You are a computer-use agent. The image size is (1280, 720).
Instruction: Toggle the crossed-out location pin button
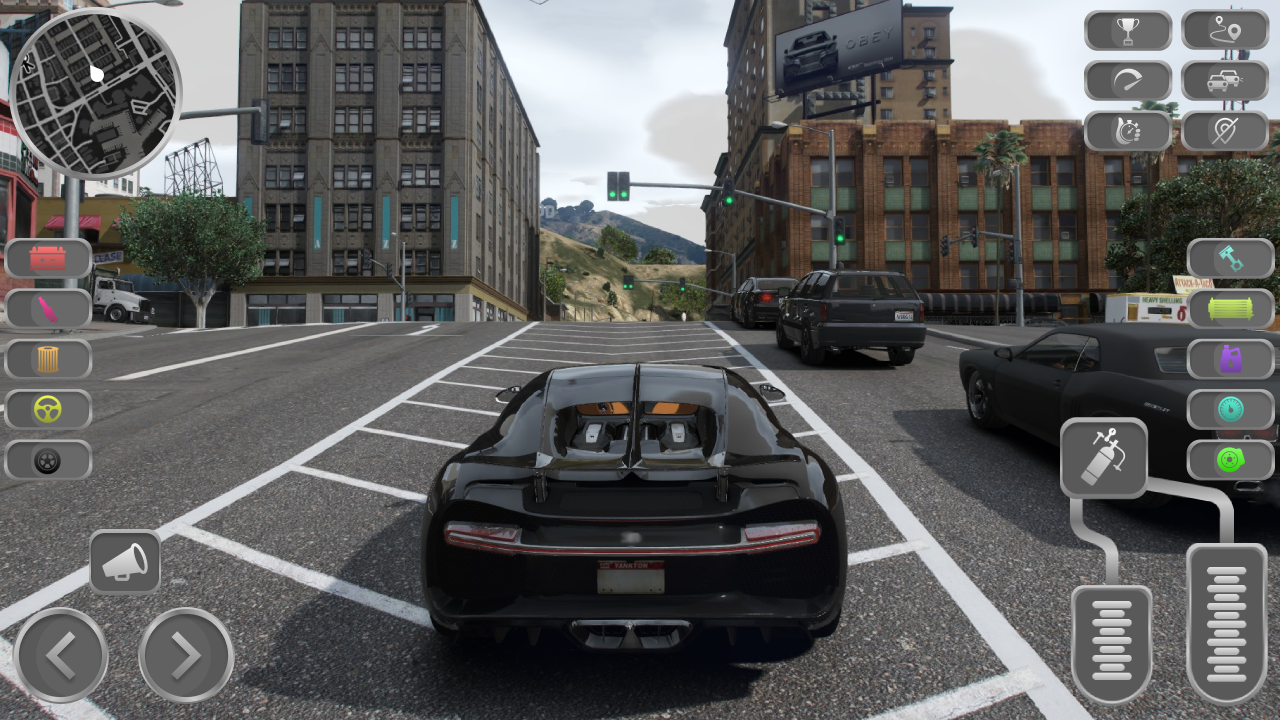click(1225, 131)
